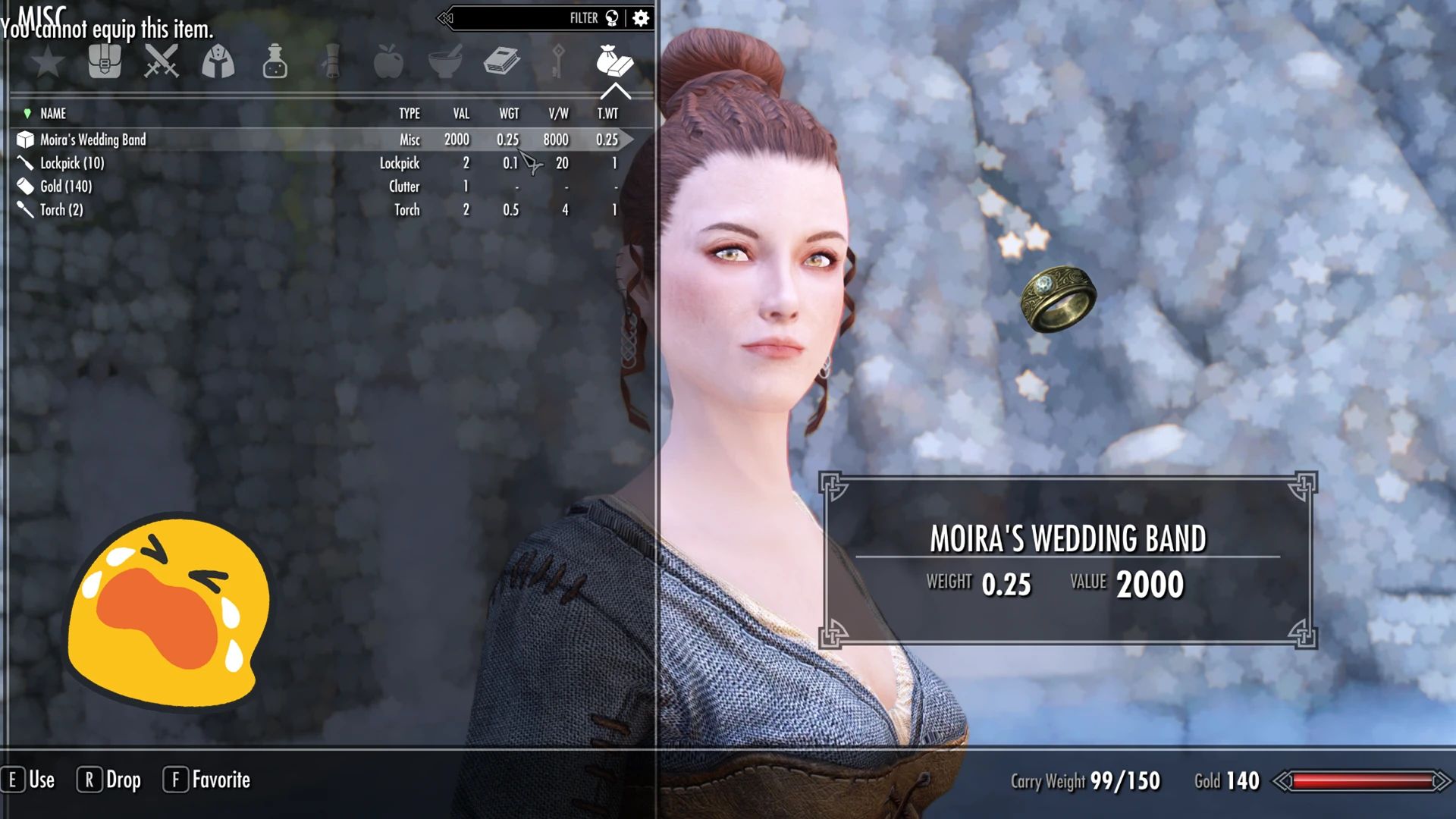1456x819 pixels.
Task: Sort items by the WGT column header
Action: [x=509, y=114]
